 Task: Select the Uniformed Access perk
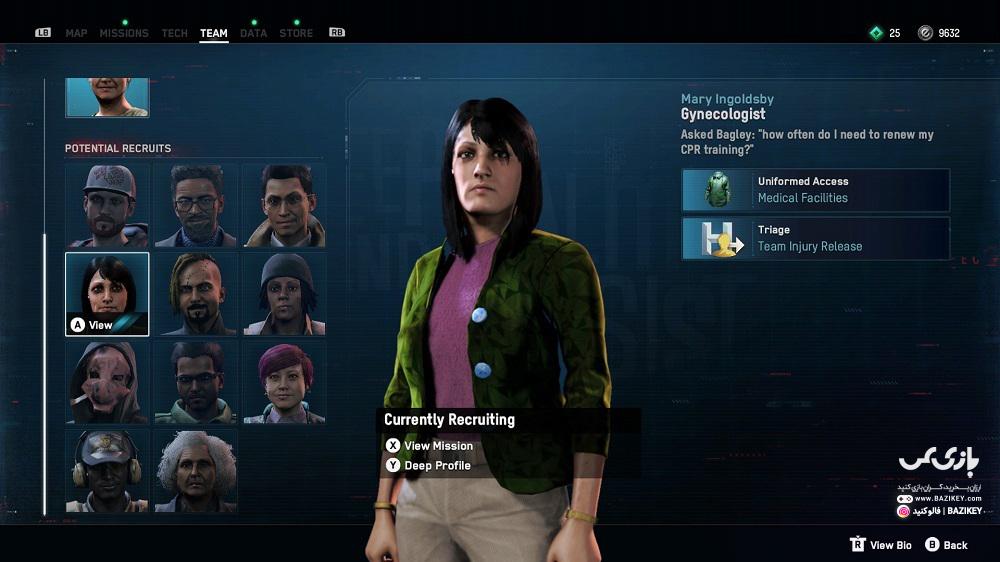pyautogui.click(x=815, y=190)
